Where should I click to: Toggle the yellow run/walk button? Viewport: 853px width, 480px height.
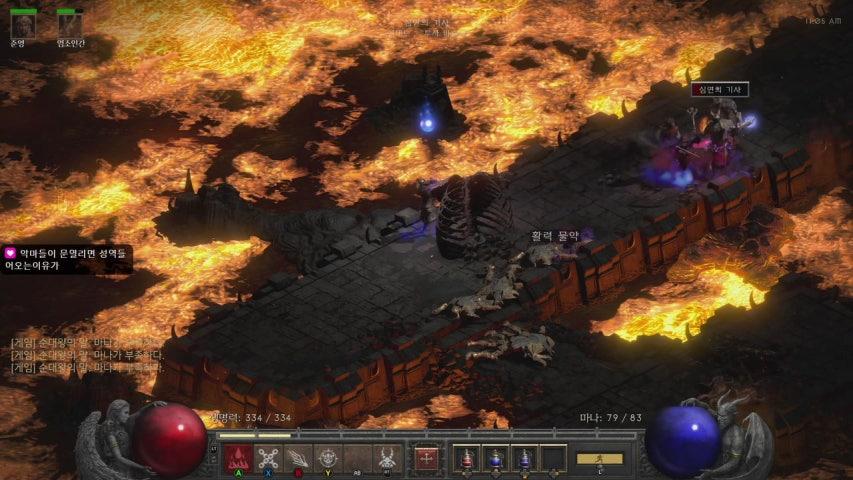(599, 459)
